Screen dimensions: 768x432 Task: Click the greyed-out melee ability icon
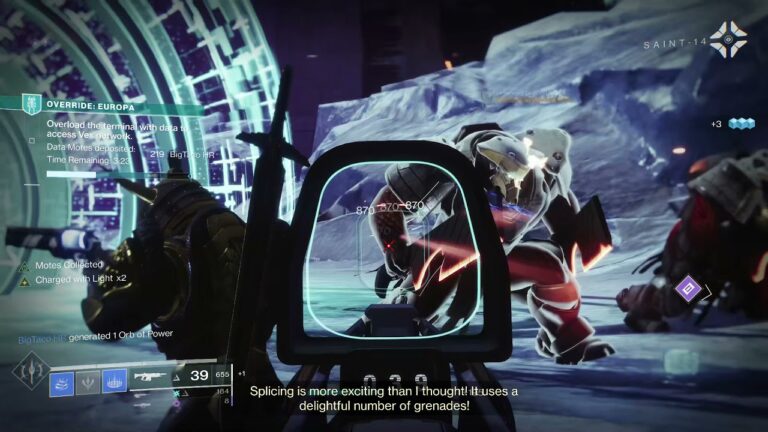[x=88, y=381]
